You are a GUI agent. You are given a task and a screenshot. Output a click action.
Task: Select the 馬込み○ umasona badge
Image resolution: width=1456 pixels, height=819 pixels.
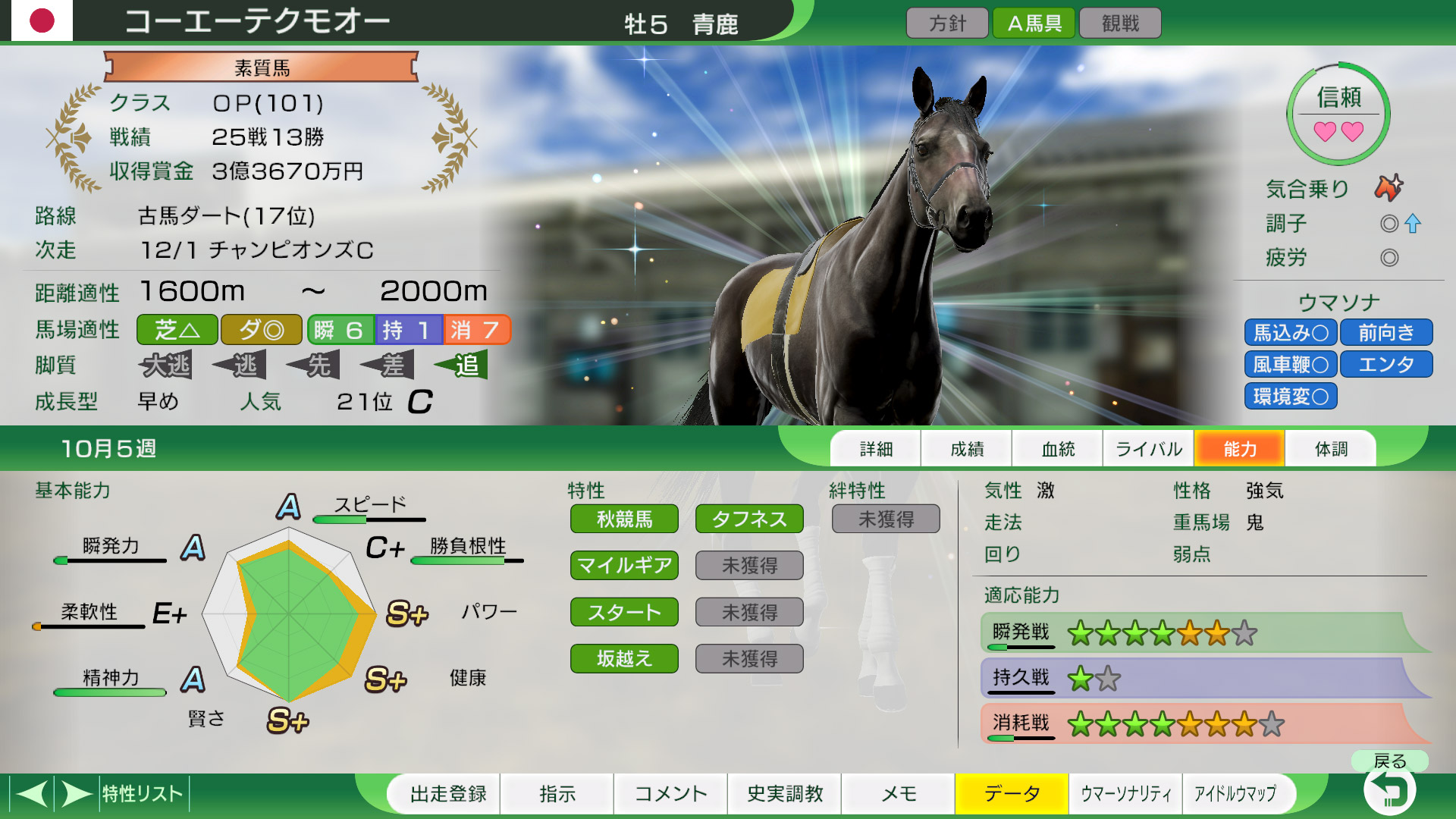pyautogui.click(x=1290, y=332)
